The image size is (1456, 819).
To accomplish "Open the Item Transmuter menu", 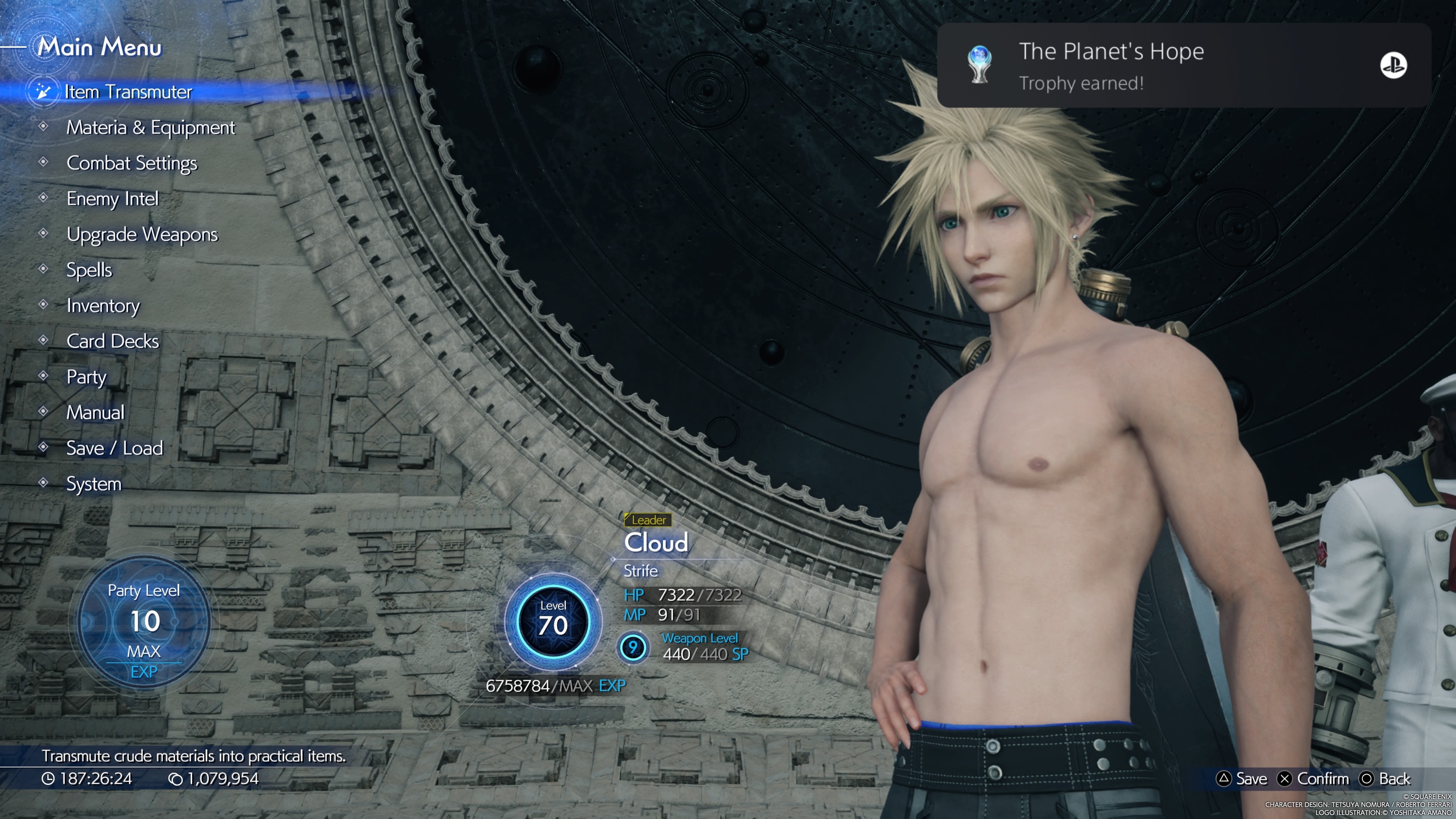I will click(x=128, y=91).
